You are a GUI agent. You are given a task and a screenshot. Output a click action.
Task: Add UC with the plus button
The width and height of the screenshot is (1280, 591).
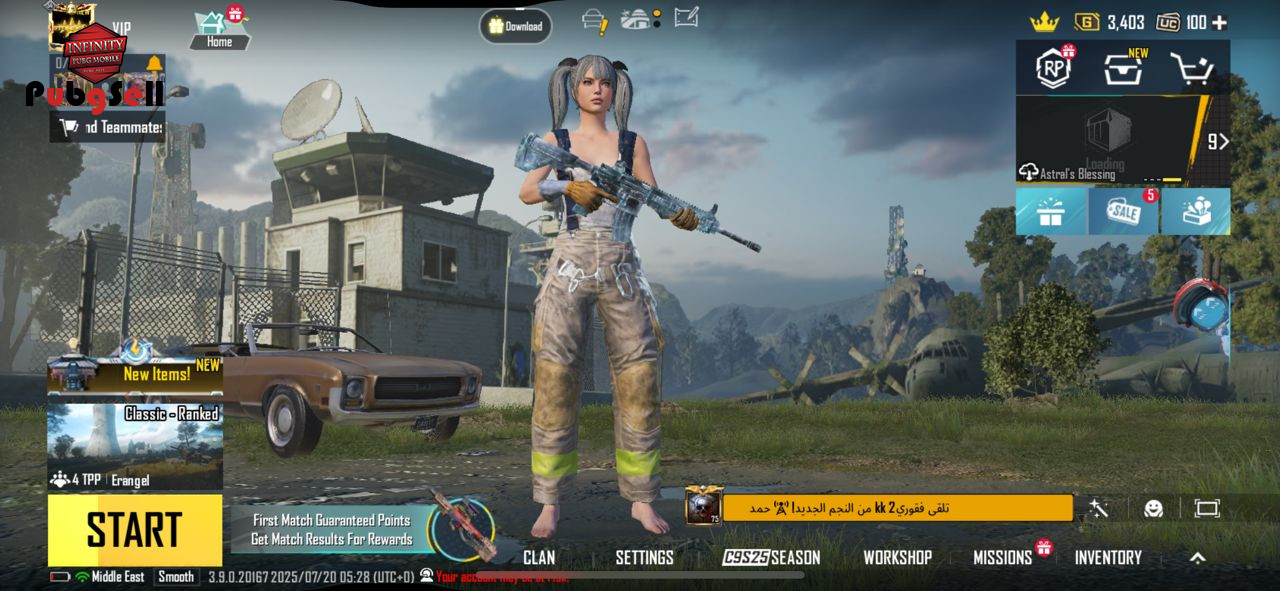pos(1219,22)
